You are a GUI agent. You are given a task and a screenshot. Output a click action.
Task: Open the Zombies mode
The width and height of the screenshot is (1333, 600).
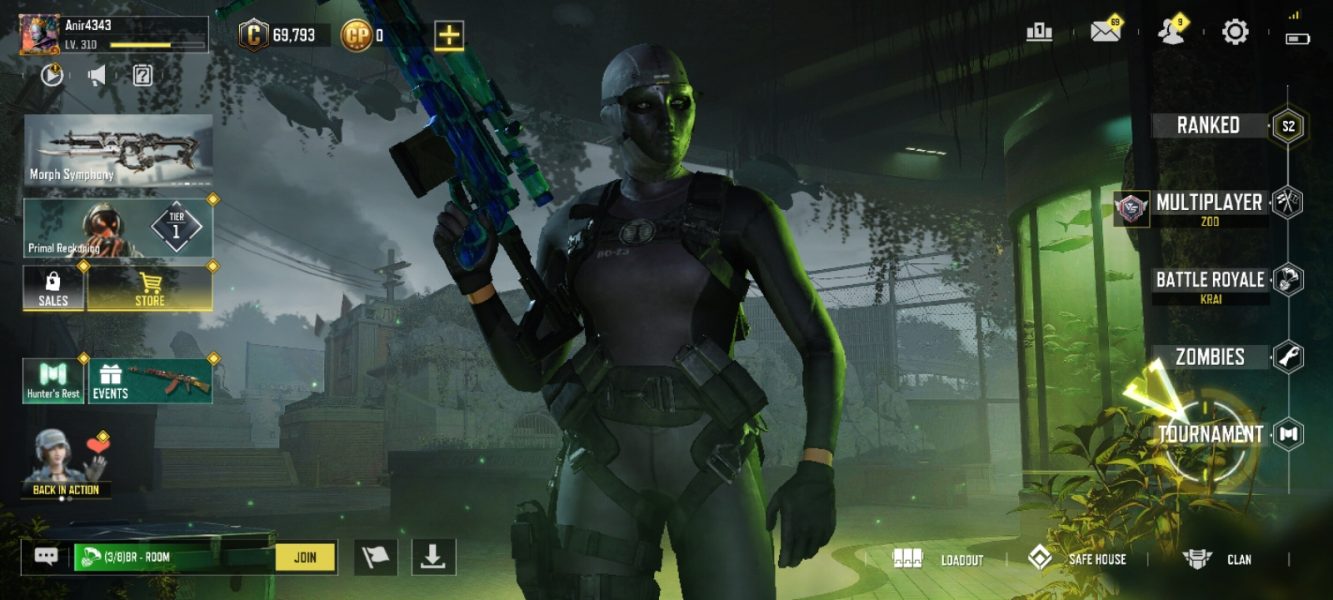[x=1210, y=357]
